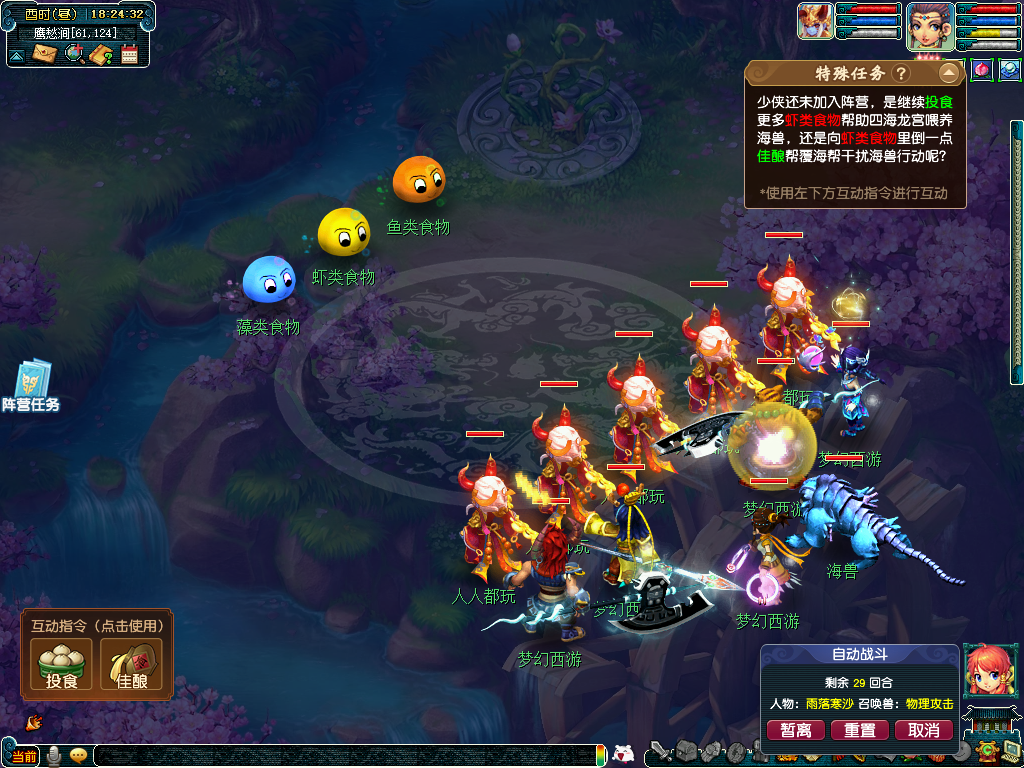1024x768 pixels.
Task: Open the world map magnifier icon
Action: [x=74, y=53]
